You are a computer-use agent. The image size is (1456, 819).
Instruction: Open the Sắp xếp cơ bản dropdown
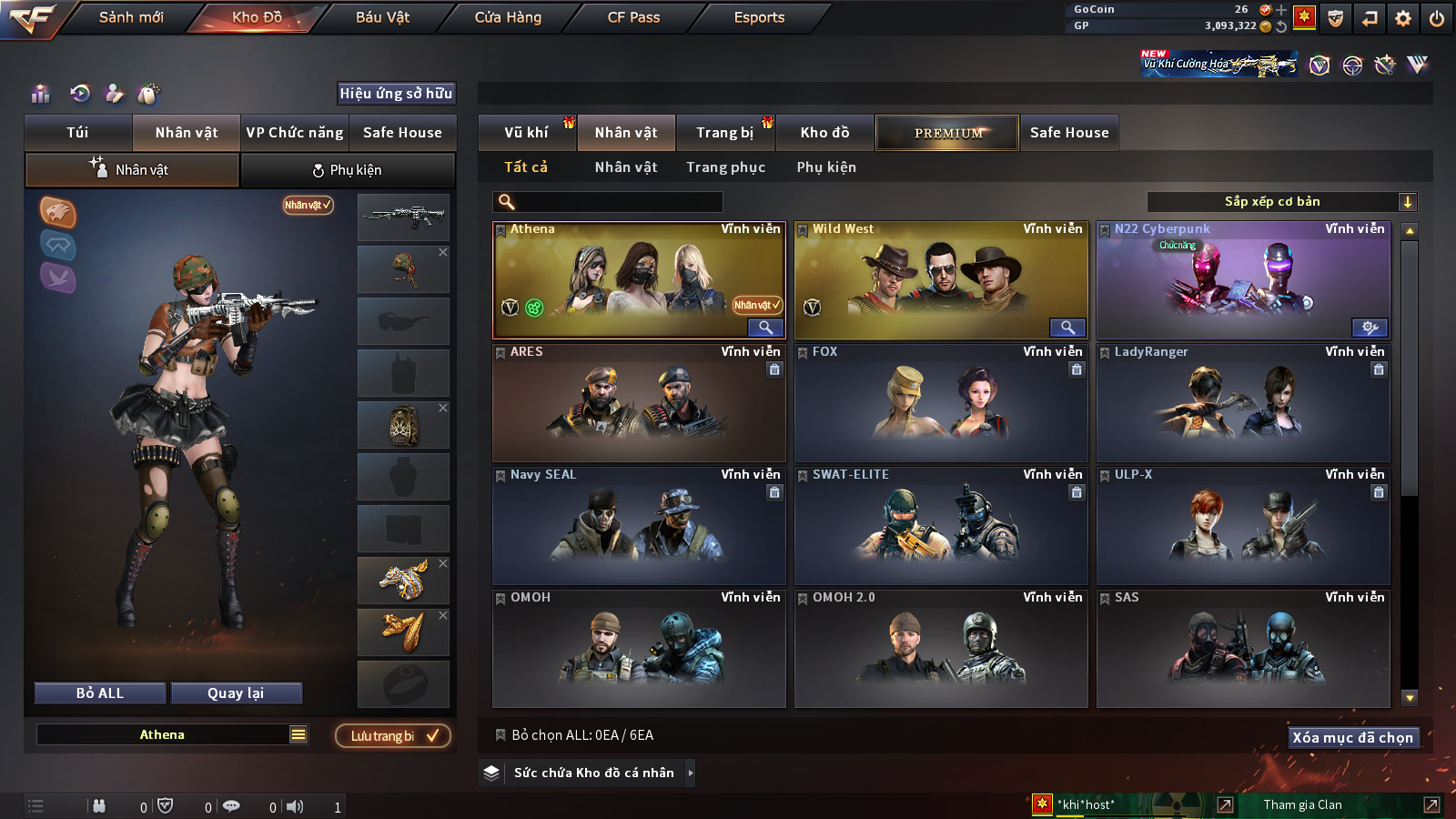[1281, 202]
